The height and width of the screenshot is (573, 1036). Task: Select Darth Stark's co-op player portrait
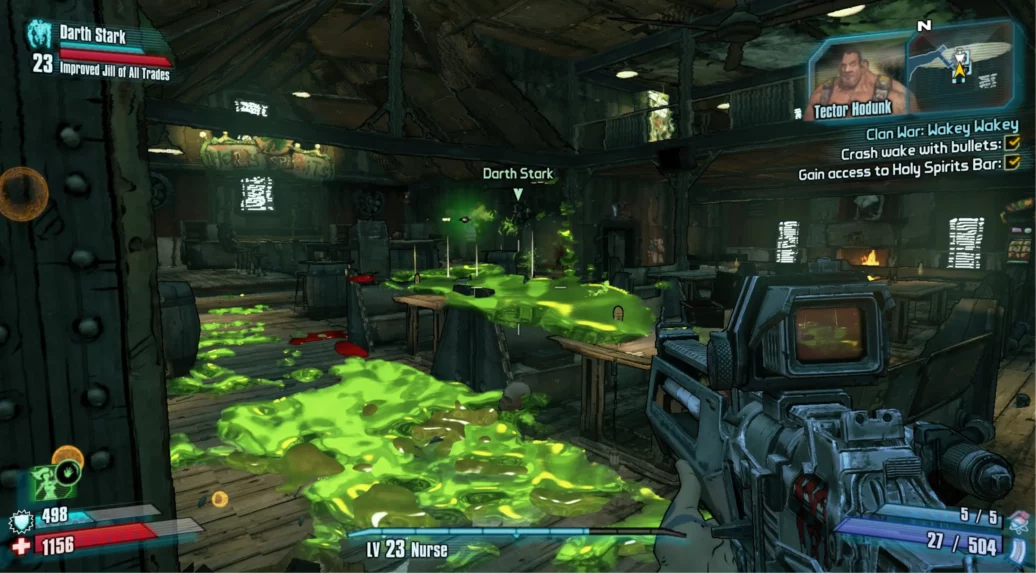click(x=40, y=35)
